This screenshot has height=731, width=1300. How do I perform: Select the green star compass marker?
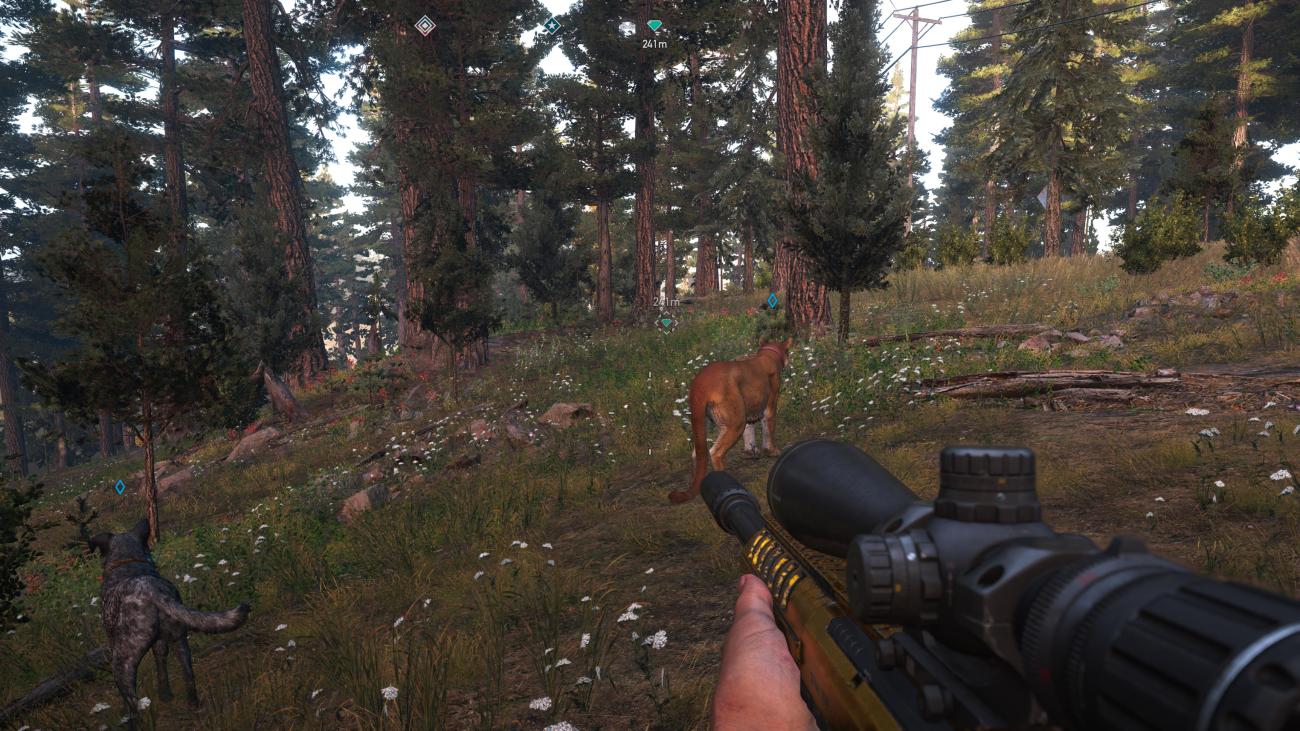pyautogui.click(x=551, y=25)
